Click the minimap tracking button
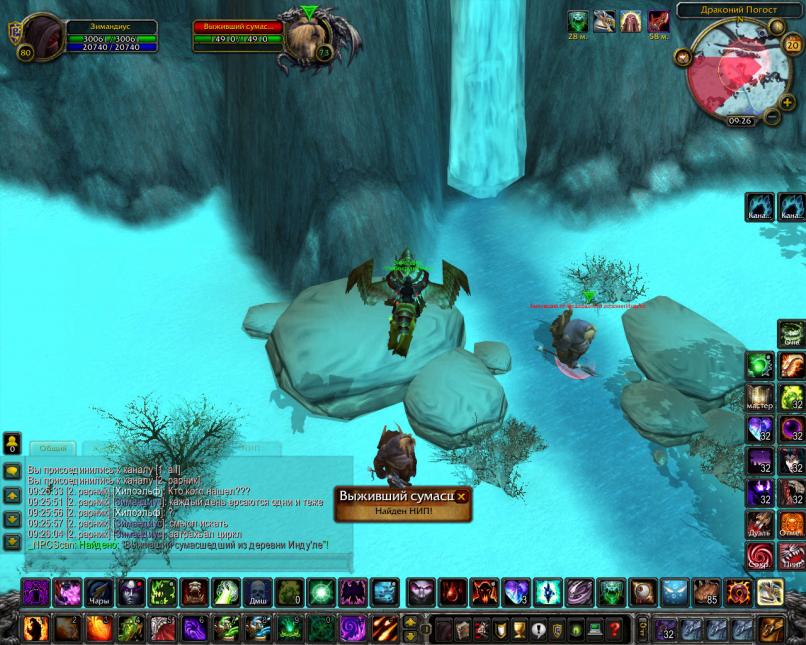The width and height of the screenshot is (806, 645). point(684,57)
